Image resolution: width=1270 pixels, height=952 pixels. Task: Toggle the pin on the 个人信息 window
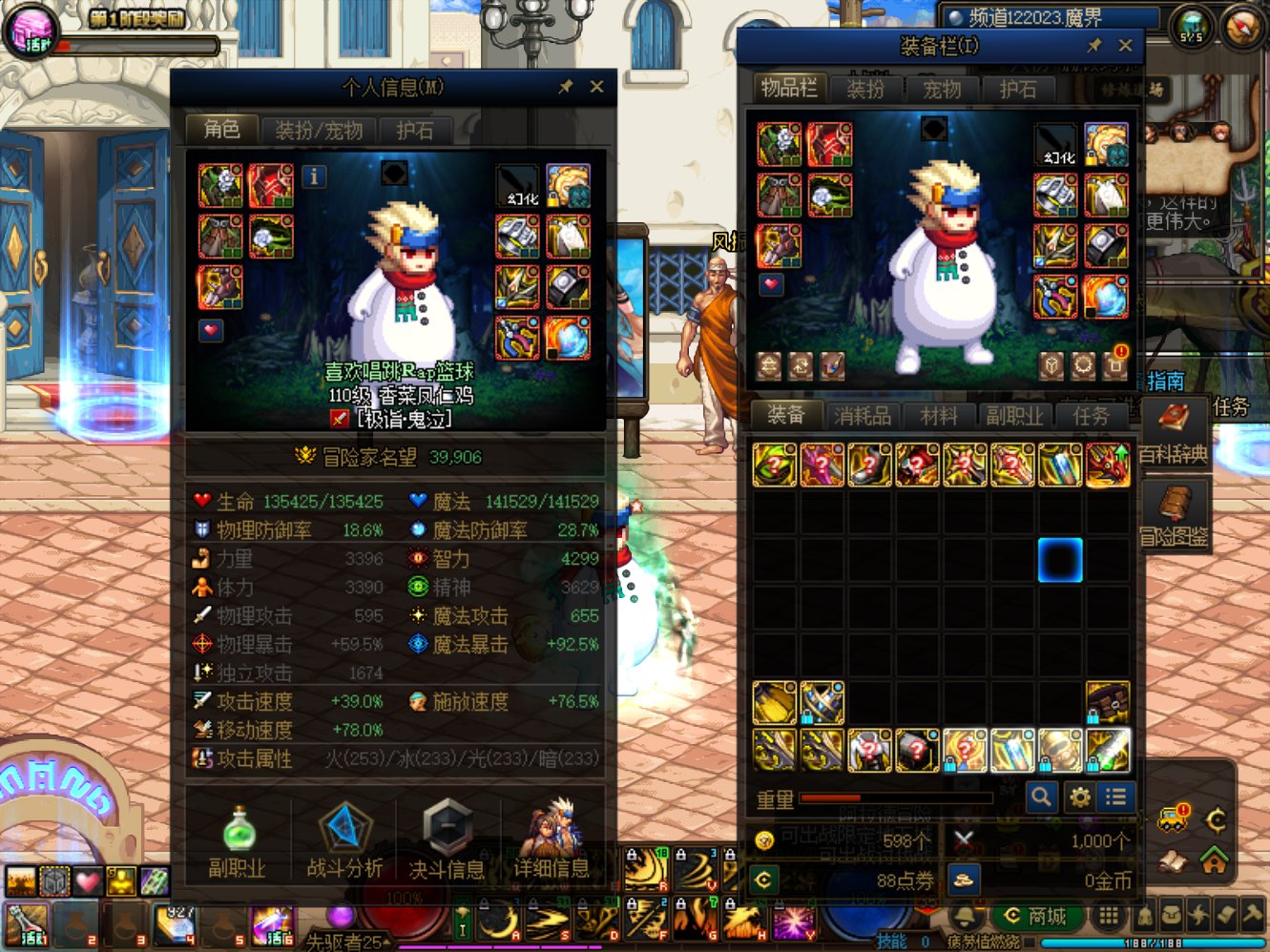tap(567, 86)
